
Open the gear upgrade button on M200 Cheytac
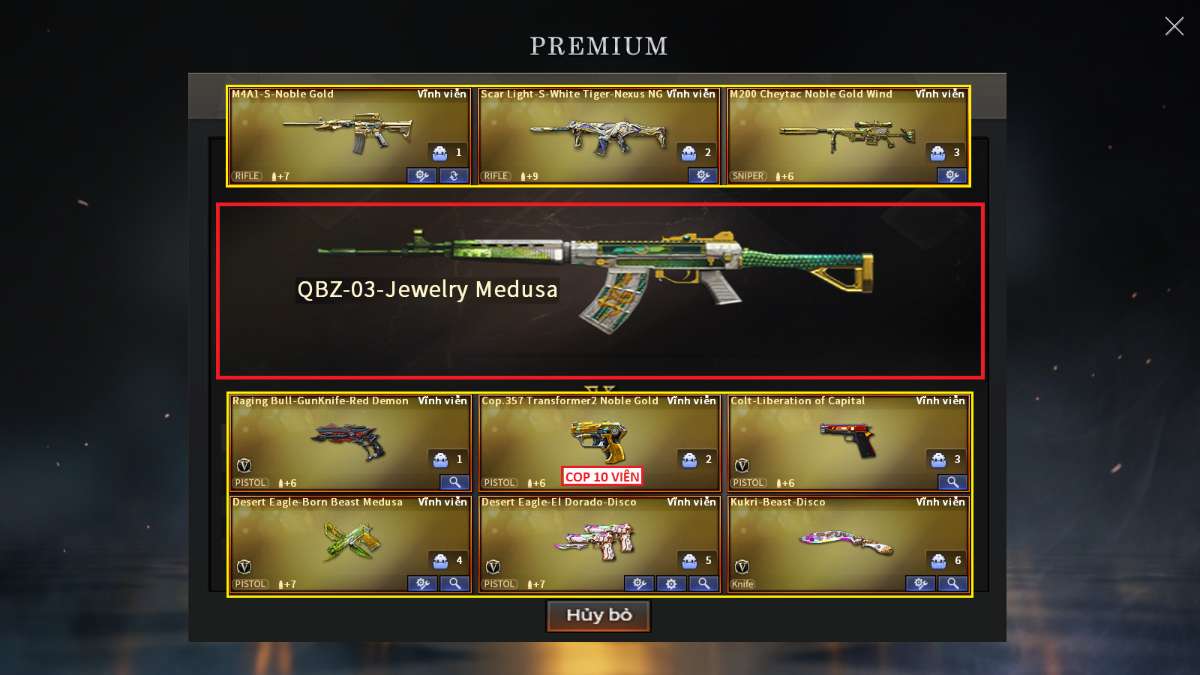click(952, 176)
